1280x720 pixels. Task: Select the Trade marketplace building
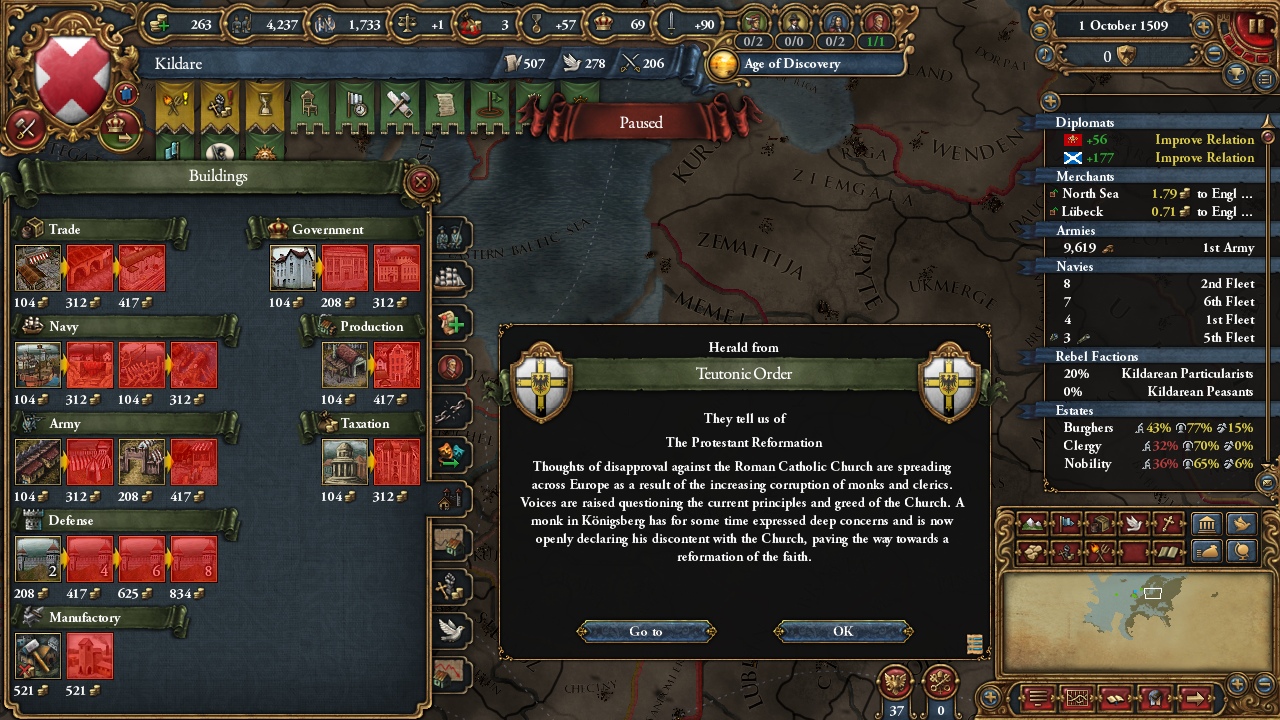click(38, 268)
